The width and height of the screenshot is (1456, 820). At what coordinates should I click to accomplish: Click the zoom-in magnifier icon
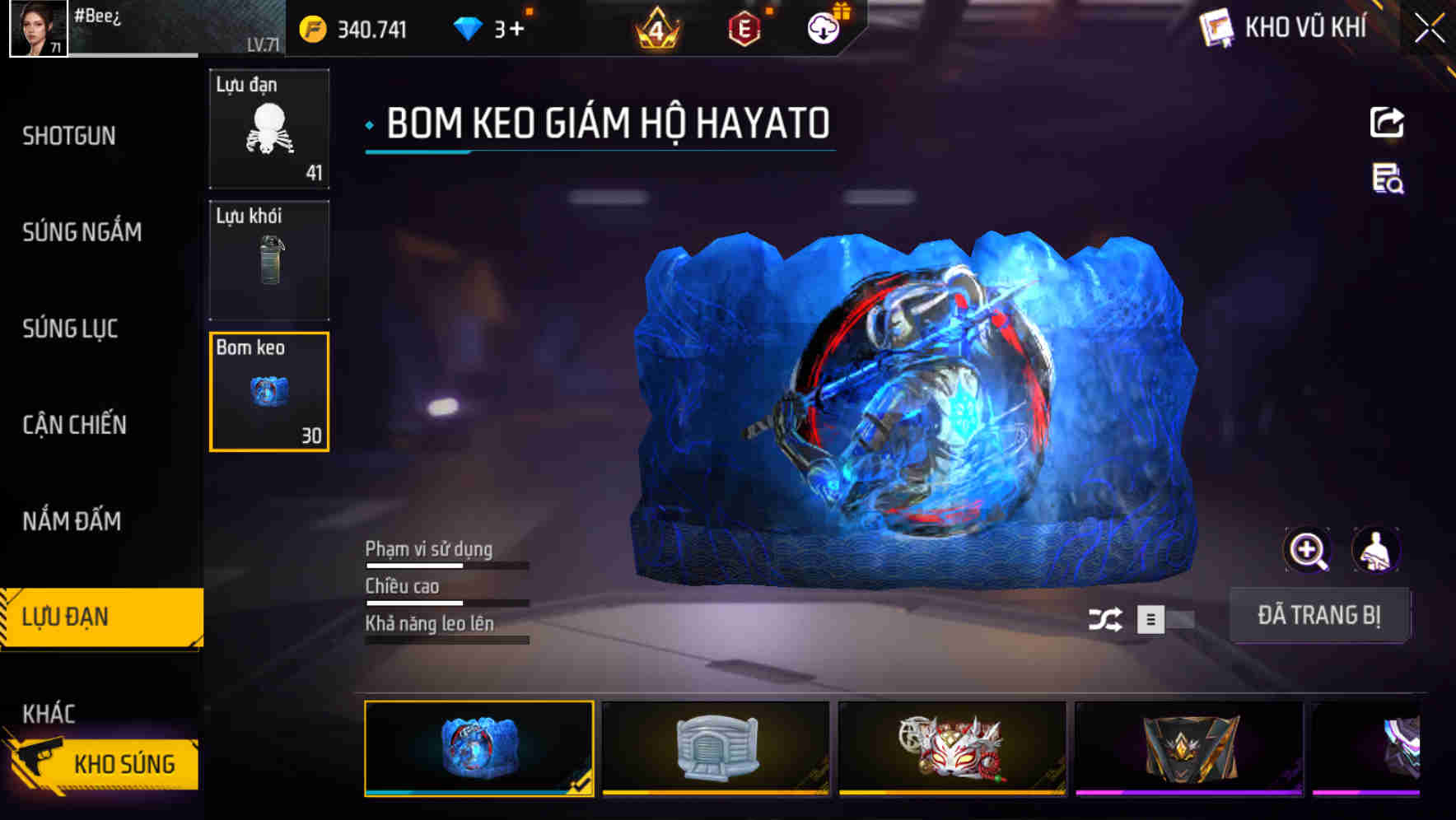pos(1307,550)
